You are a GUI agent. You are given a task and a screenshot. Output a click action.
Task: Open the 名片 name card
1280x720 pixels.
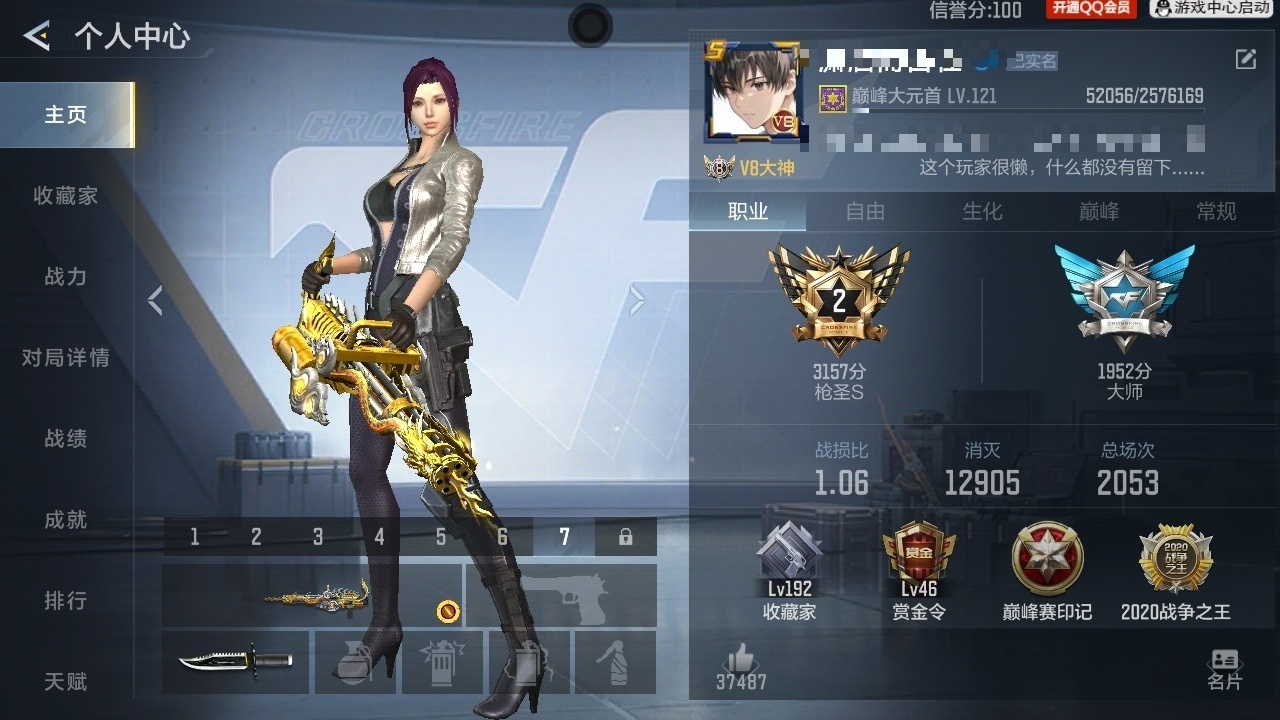(1224, 669)
